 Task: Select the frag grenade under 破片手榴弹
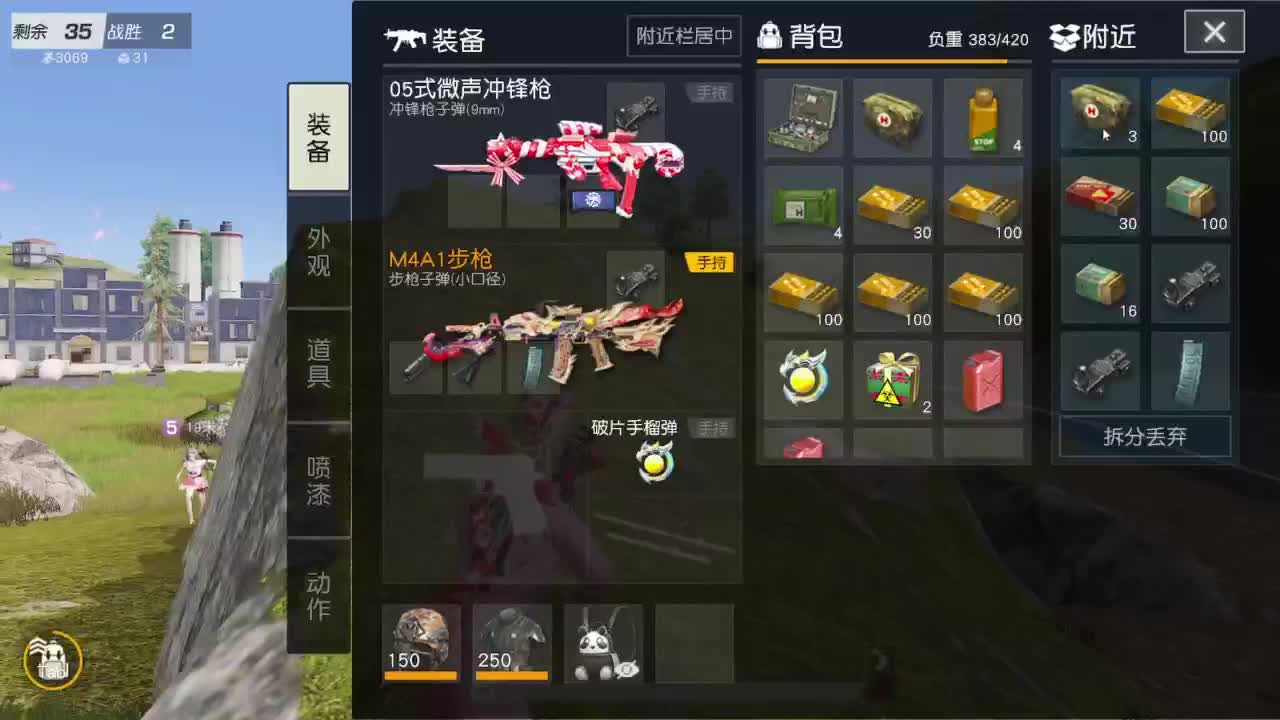(655, 462)
